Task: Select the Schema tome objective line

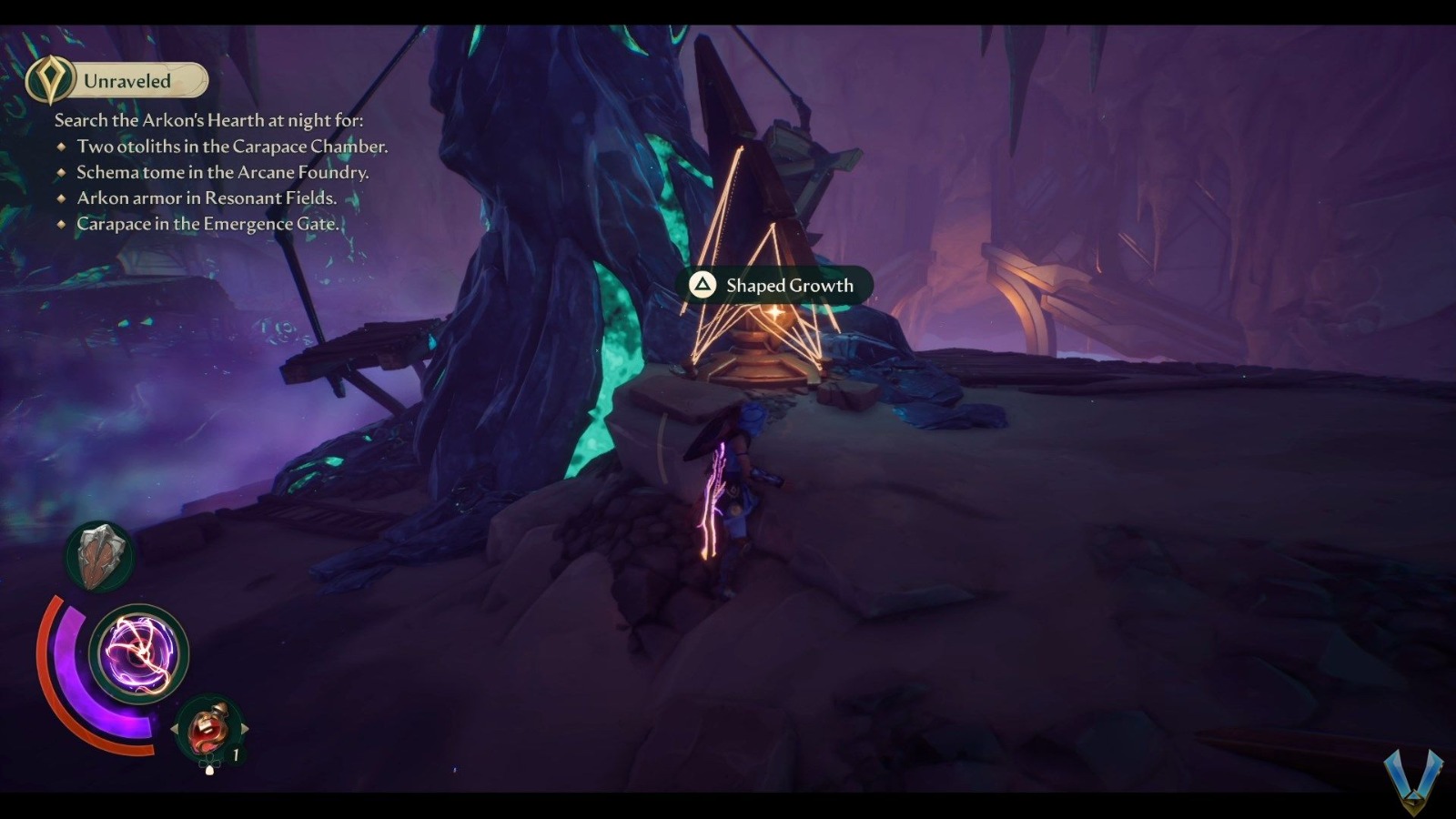Action: [222, 172]
